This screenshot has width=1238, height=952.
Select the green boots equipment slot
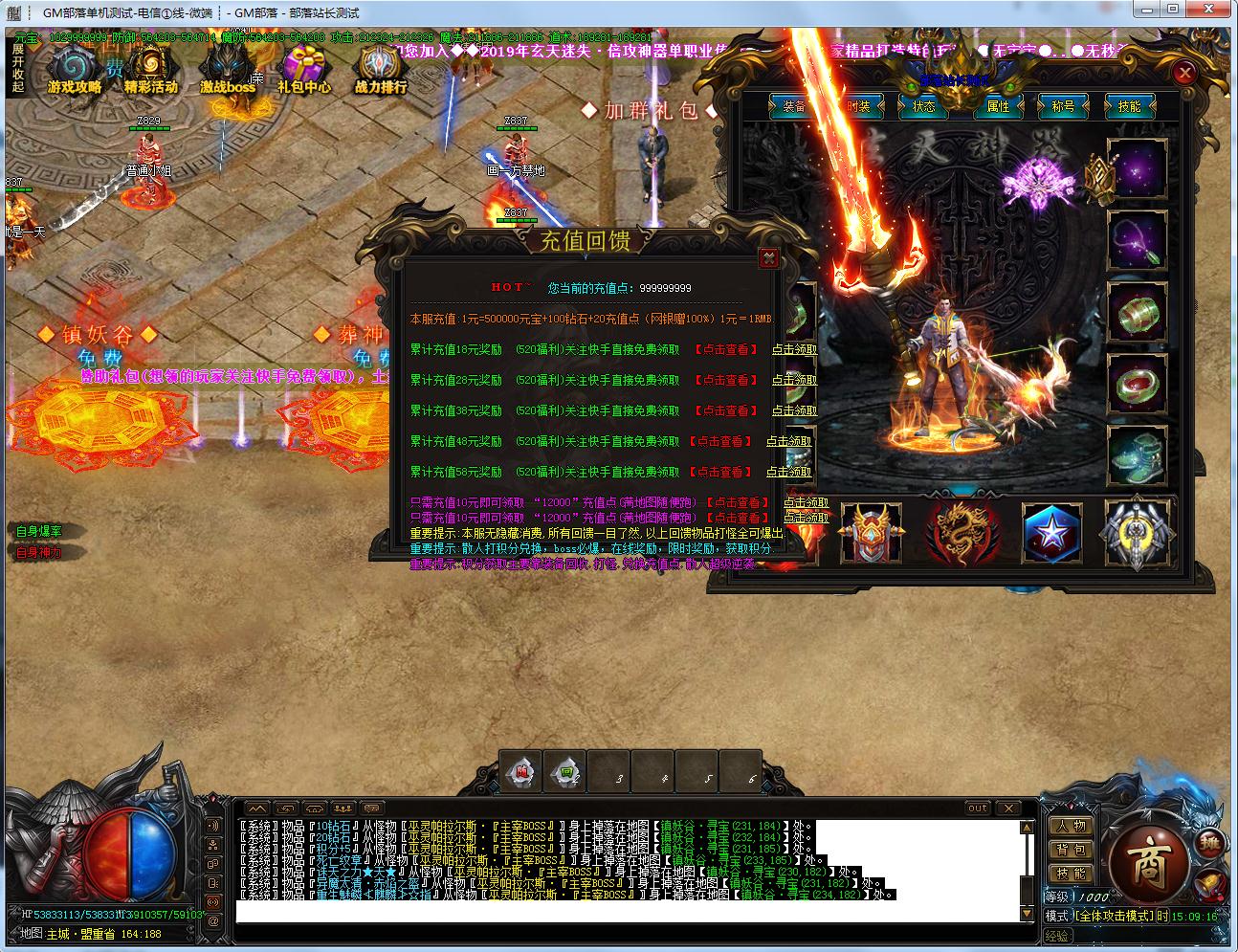tap(1138, 455)
